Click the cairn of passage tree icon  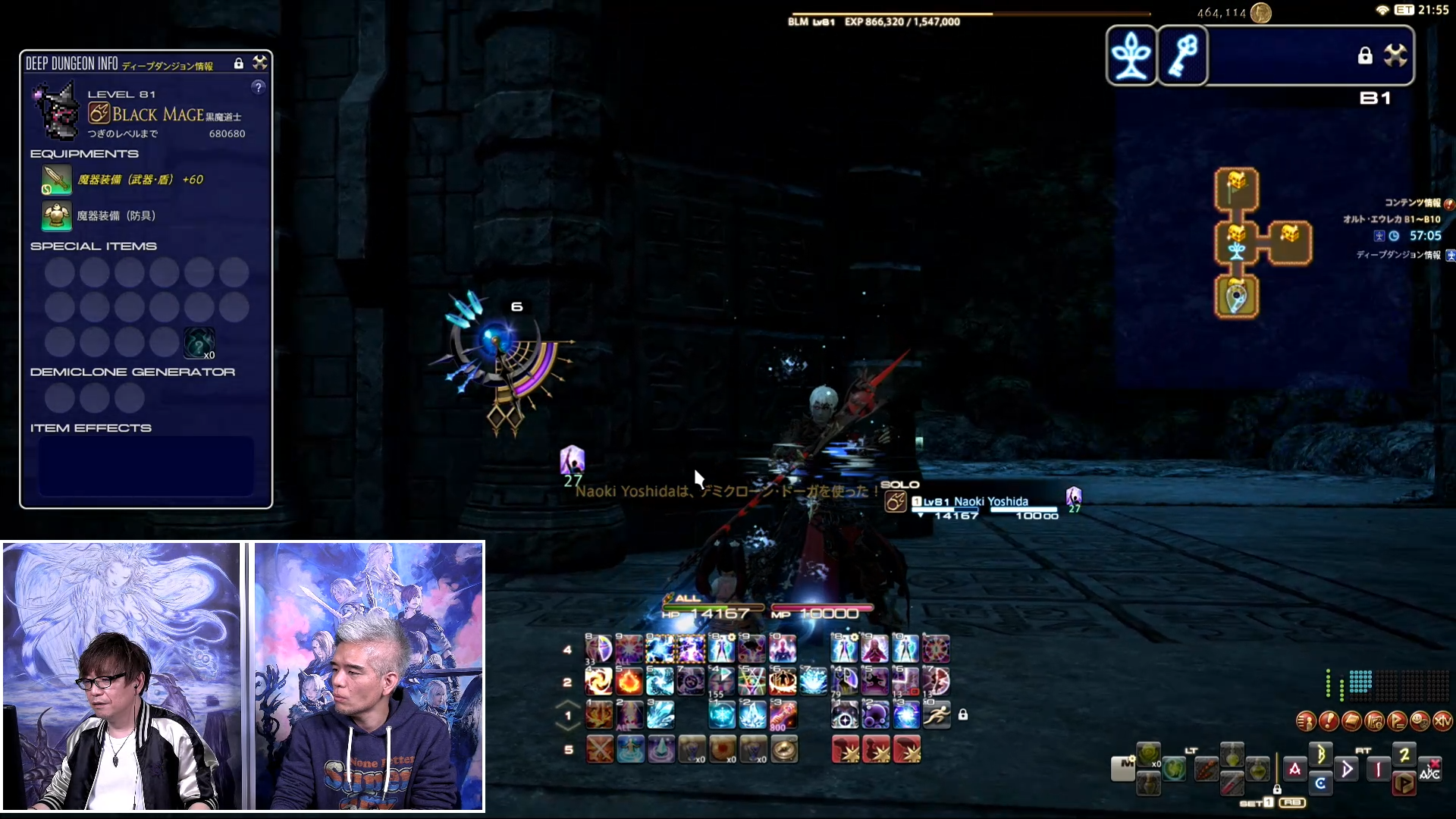[1131, 55]
